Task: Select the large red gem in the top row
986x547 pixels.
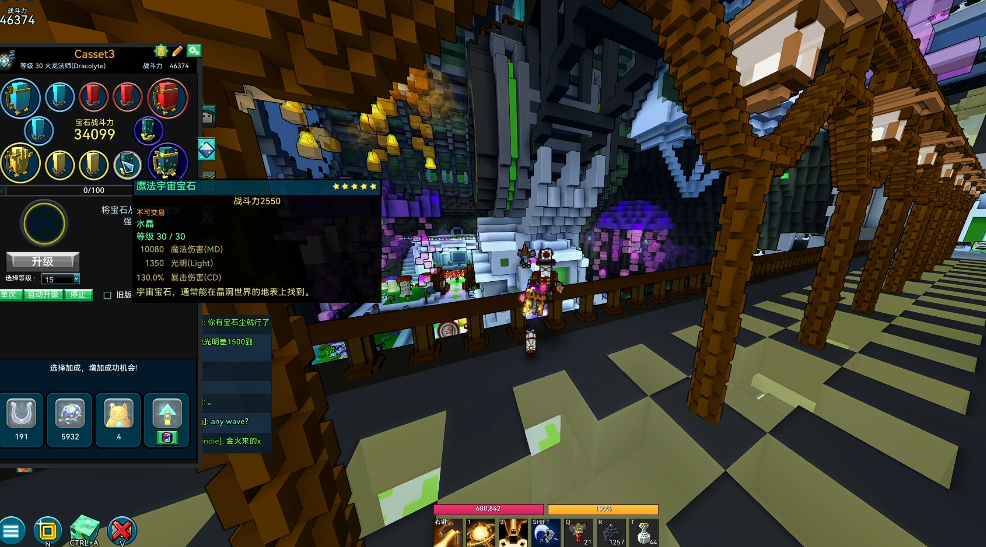Action: [x=168, y=97]
